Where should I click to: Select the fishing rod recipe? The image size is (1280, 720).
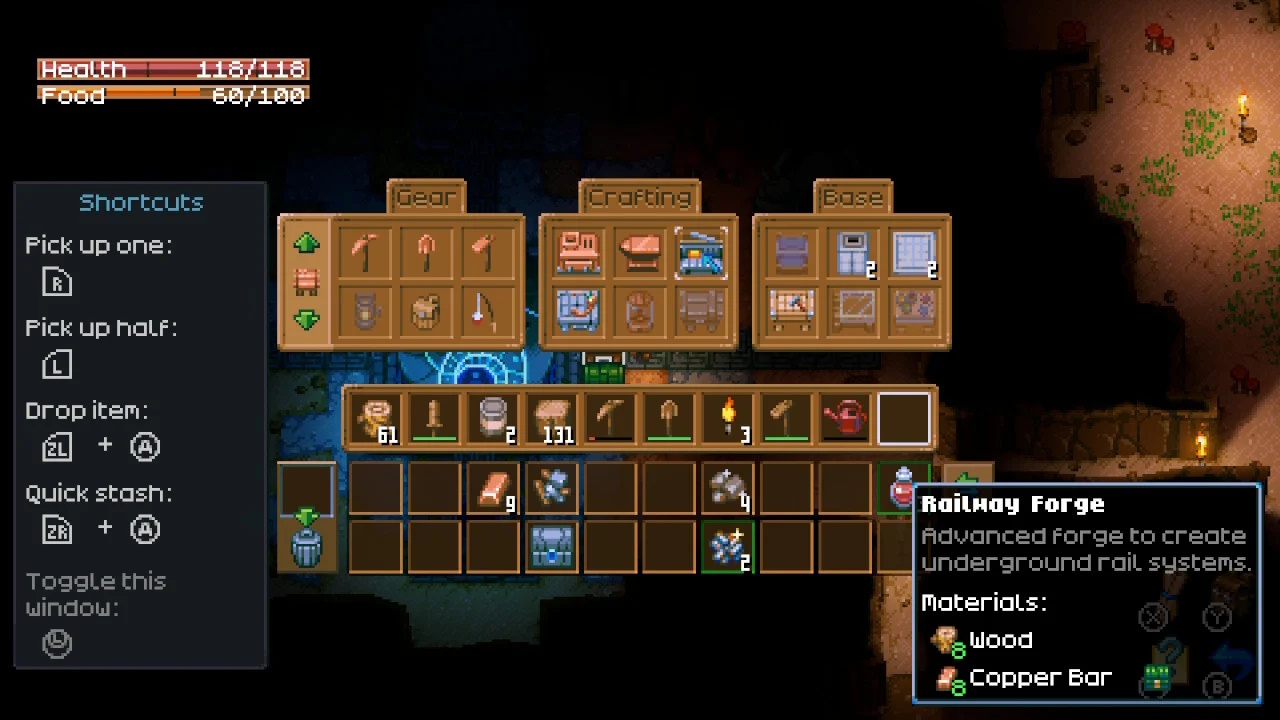point(487,312)
